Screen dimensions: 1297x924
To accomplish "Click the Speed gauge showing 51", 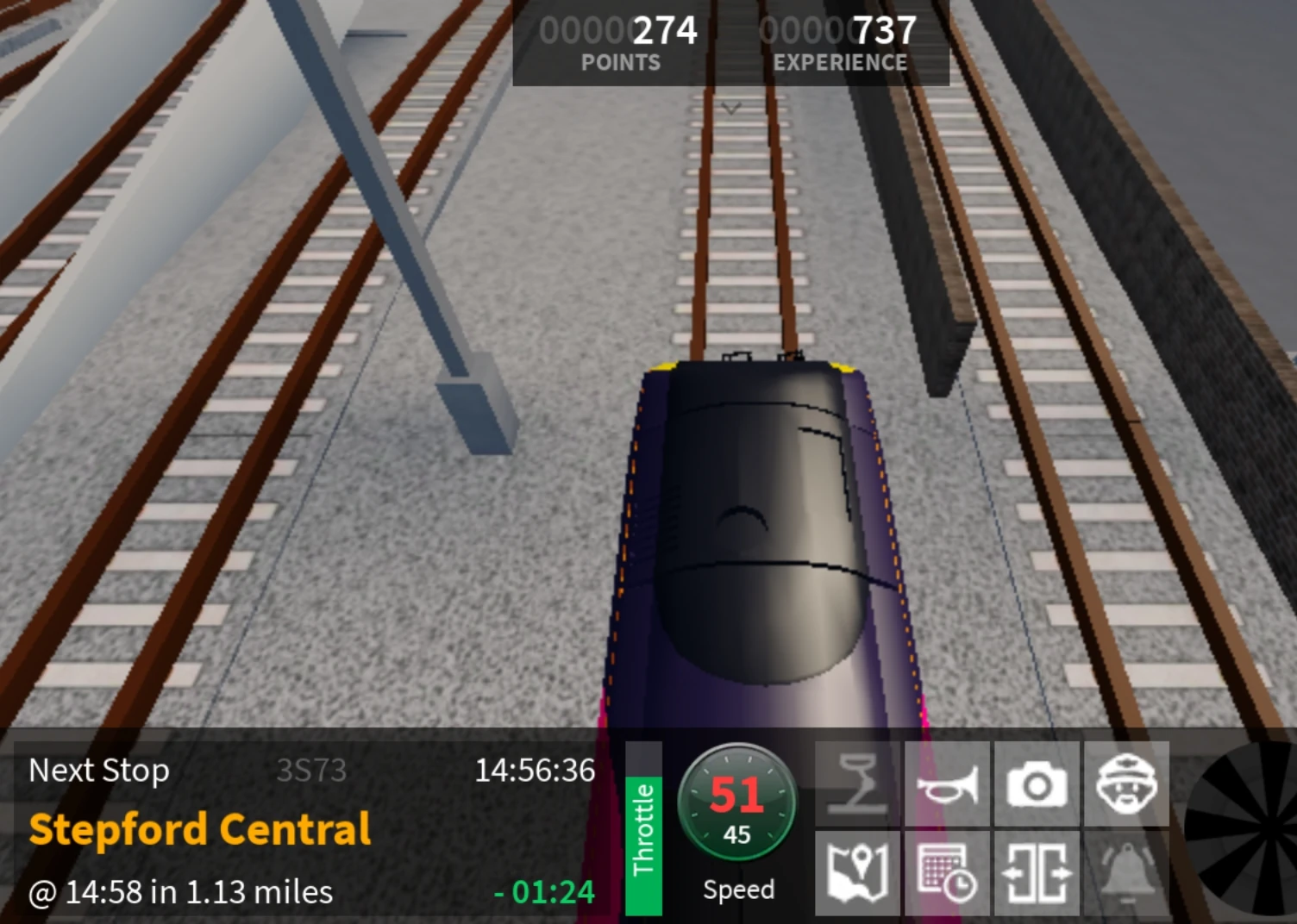I will (737, 803).
